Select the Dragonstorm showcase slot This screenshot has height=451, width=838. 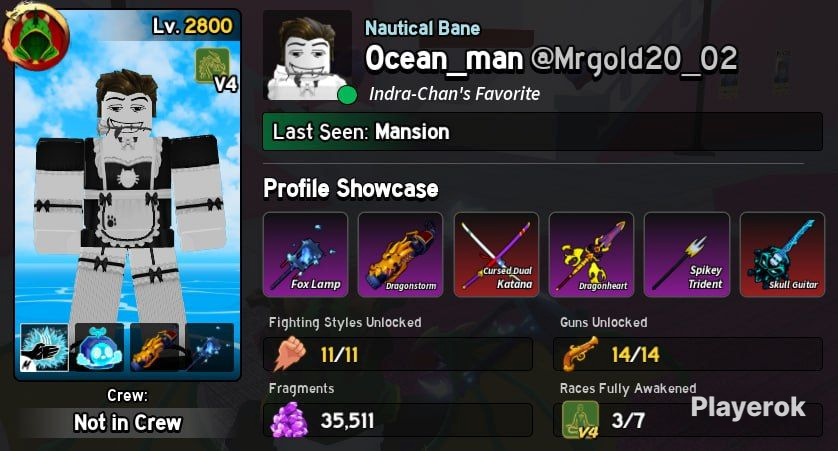(400, 254)
